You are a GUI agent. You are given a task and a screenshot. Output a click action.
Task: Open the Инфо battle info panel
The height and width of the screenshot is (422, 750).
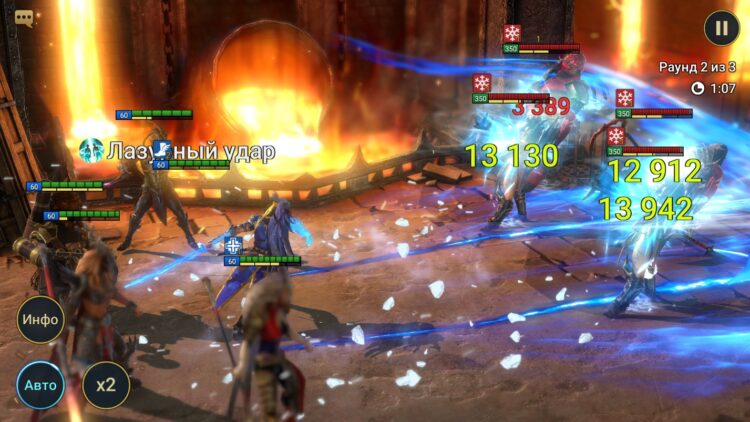point(41,320)
